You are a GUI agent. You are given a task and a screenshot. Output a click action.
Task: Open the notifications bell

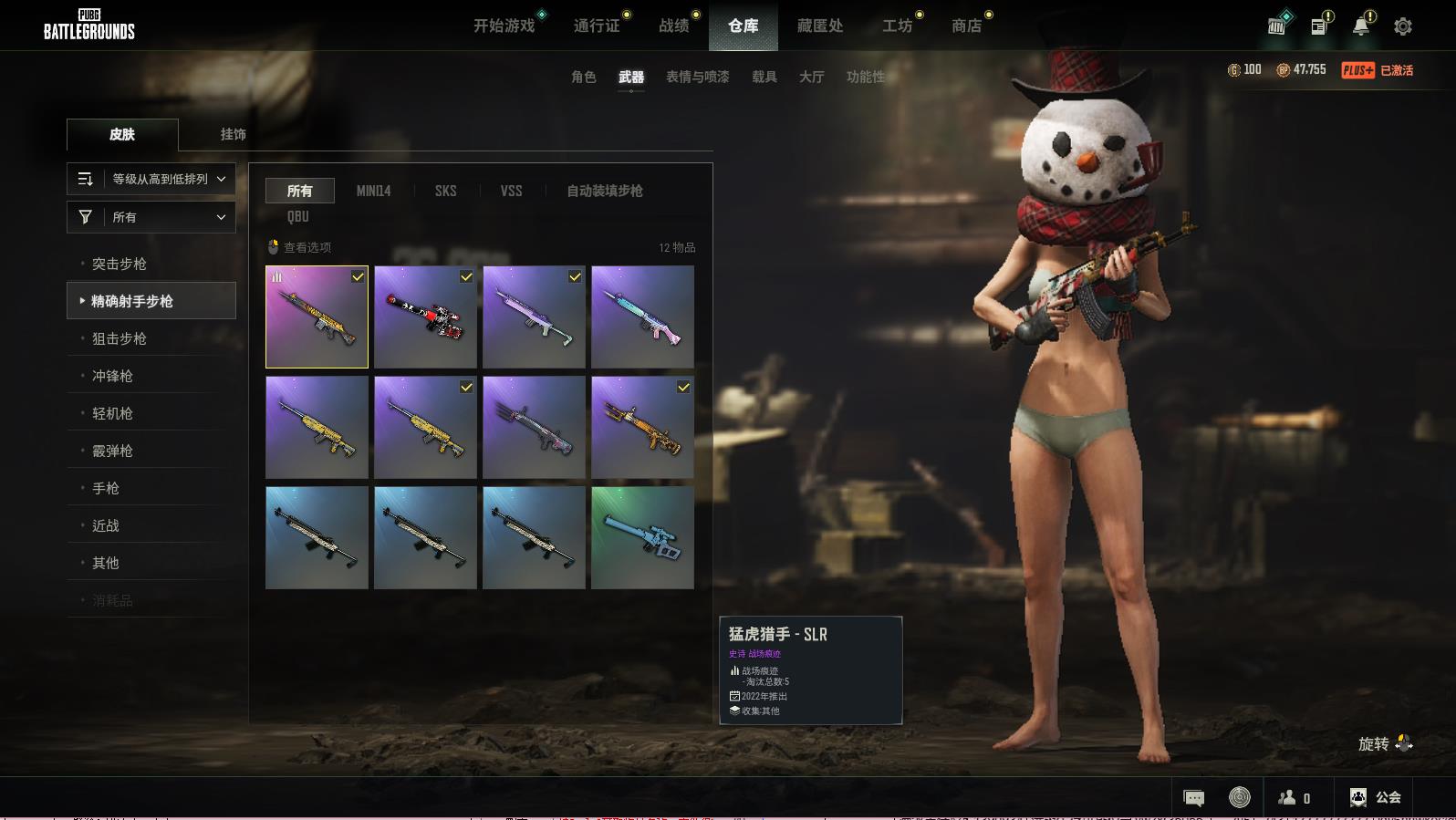pos(1361,26)
